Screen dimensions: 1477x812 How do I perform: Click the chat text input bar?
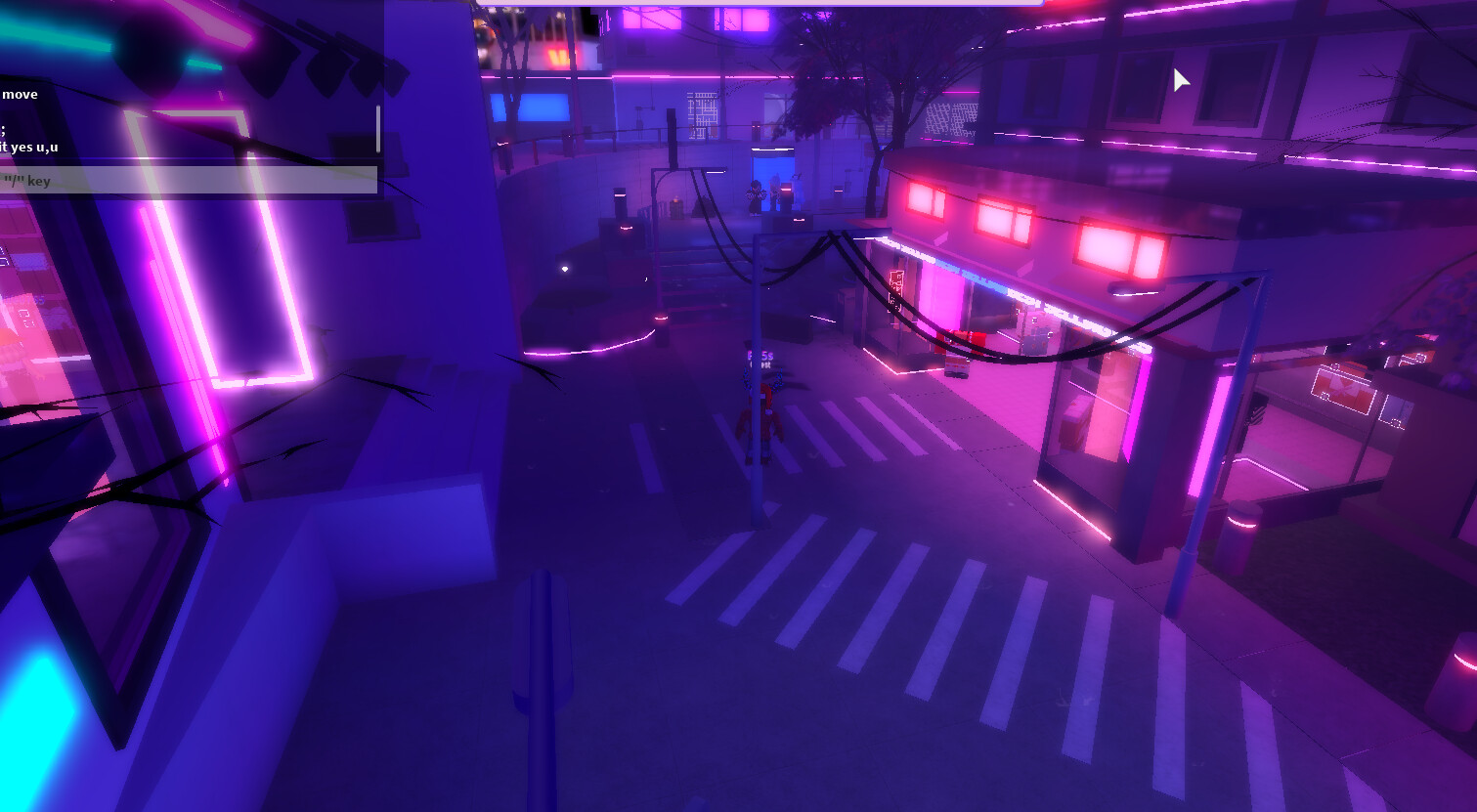186,180
